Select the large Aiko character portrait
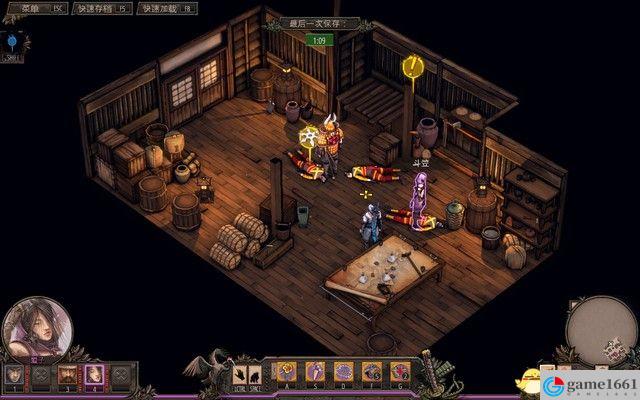Viewport: 640px width, 400px height. (37, 330)
